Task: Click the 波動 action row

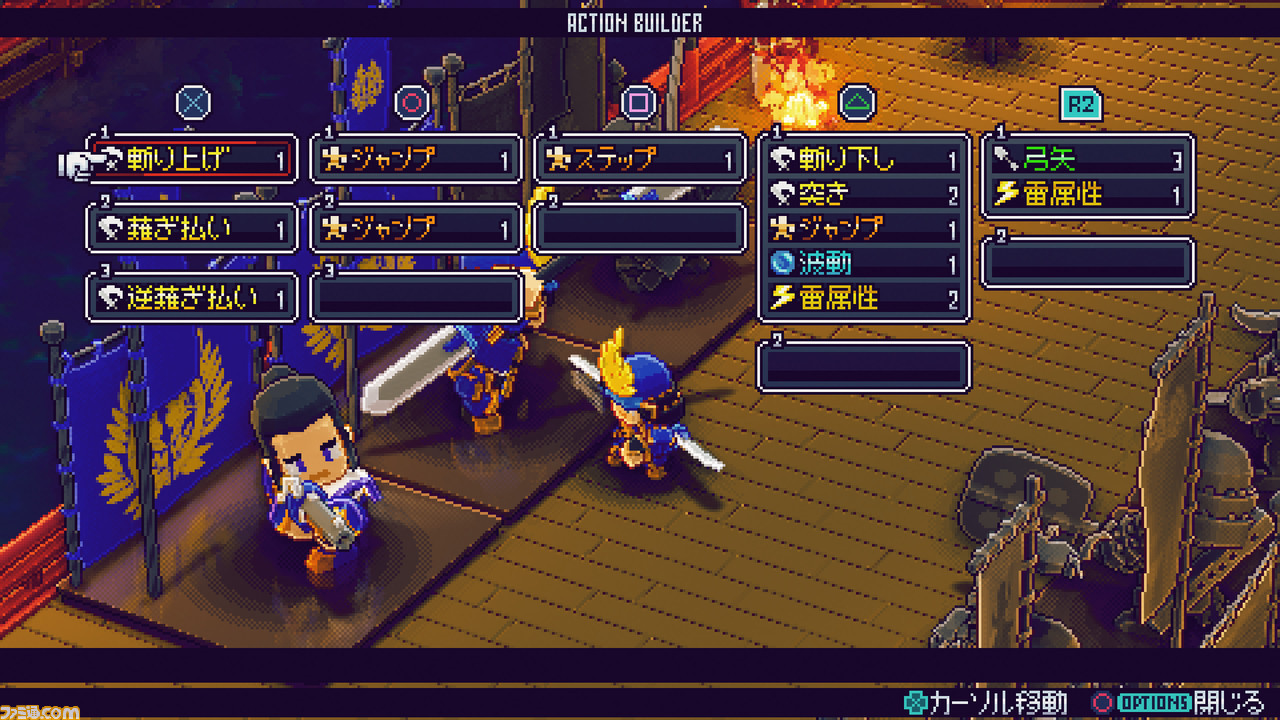Action: (864, 263)
